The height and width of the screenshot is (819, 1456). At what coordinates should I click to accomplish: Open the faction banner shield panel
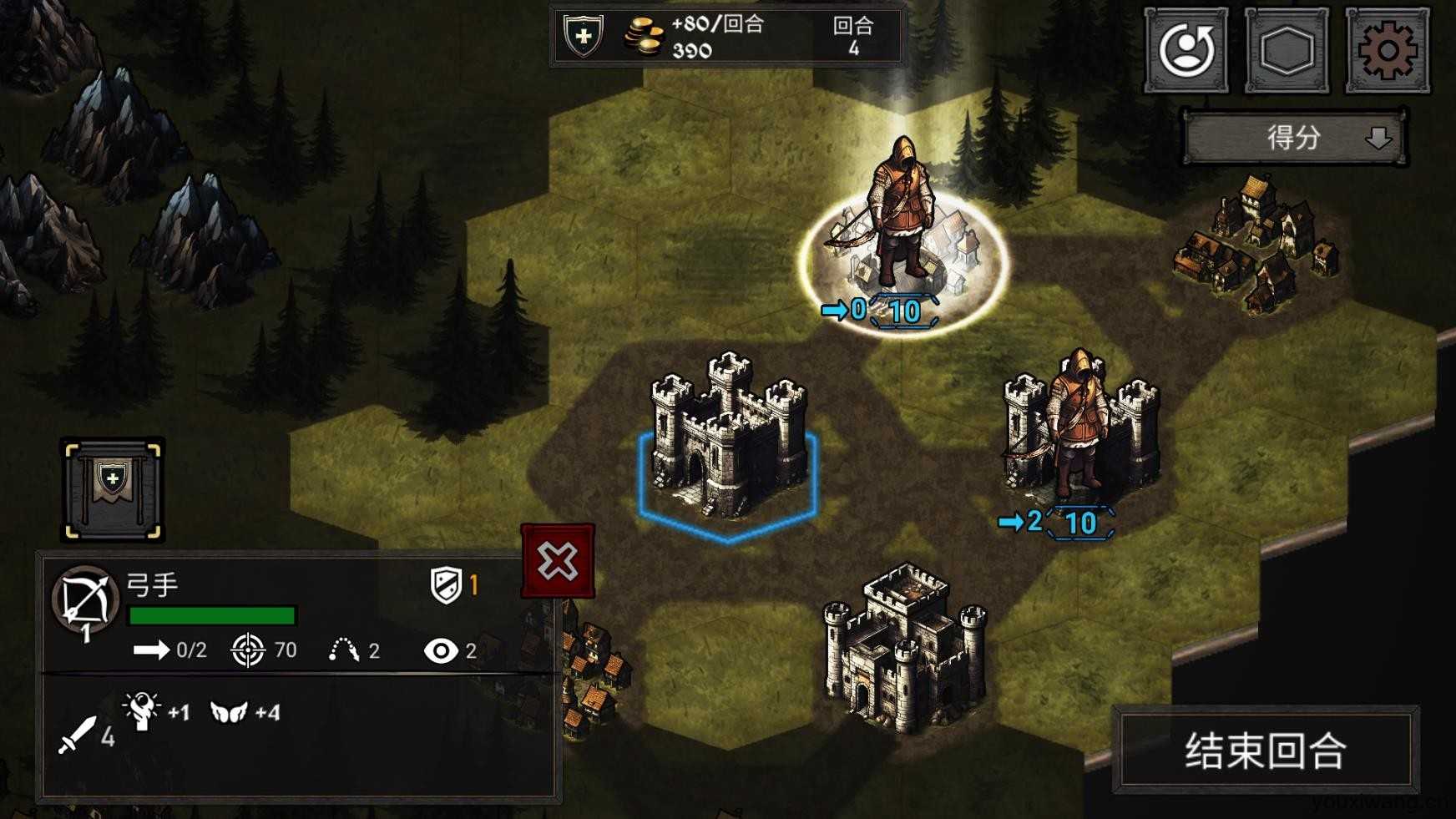(x=113, y=489)
